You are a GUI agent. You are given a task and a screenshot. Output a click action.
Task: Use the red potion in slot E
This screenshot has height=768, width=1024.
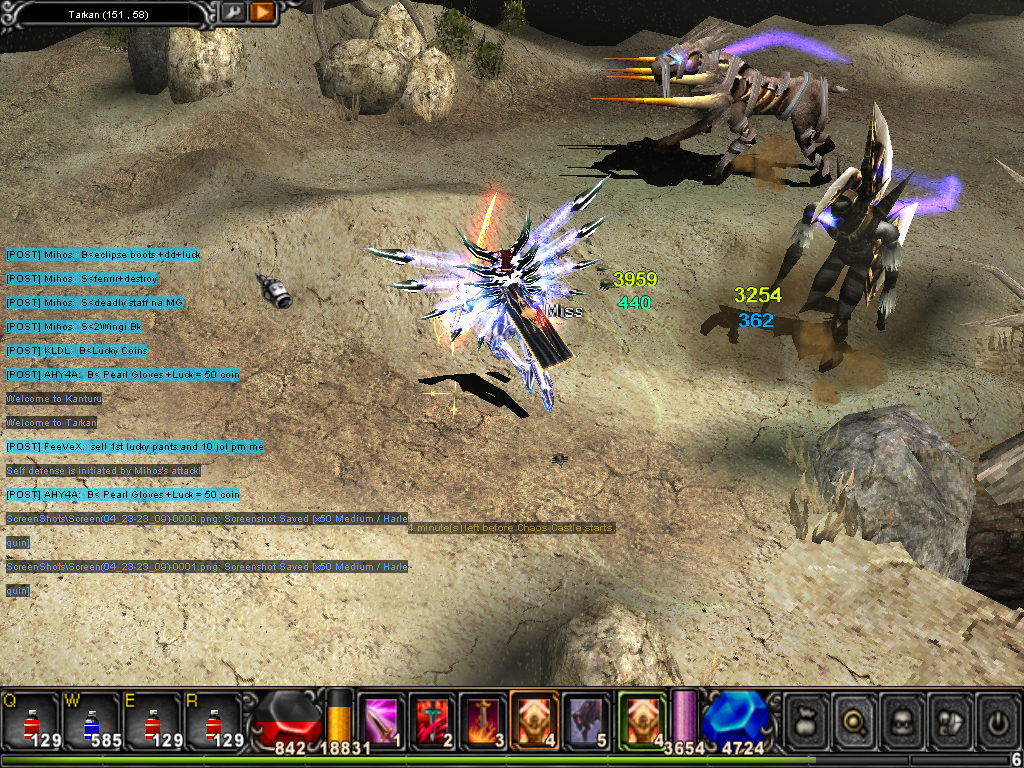(x=151, y=722)
